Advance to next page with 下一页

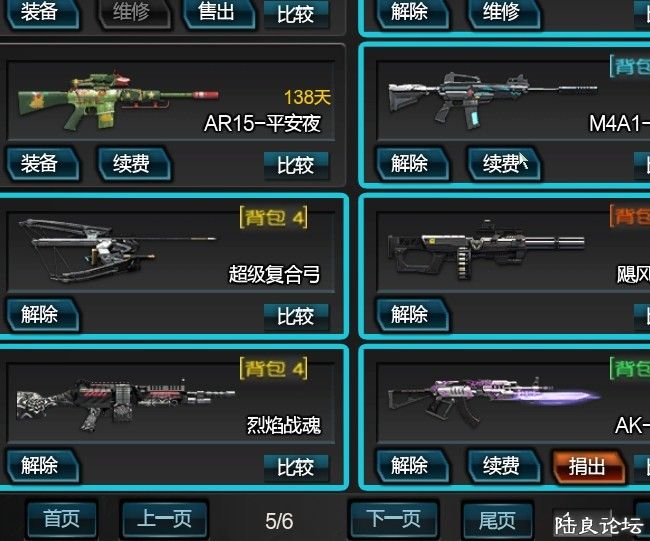(394, 520)
